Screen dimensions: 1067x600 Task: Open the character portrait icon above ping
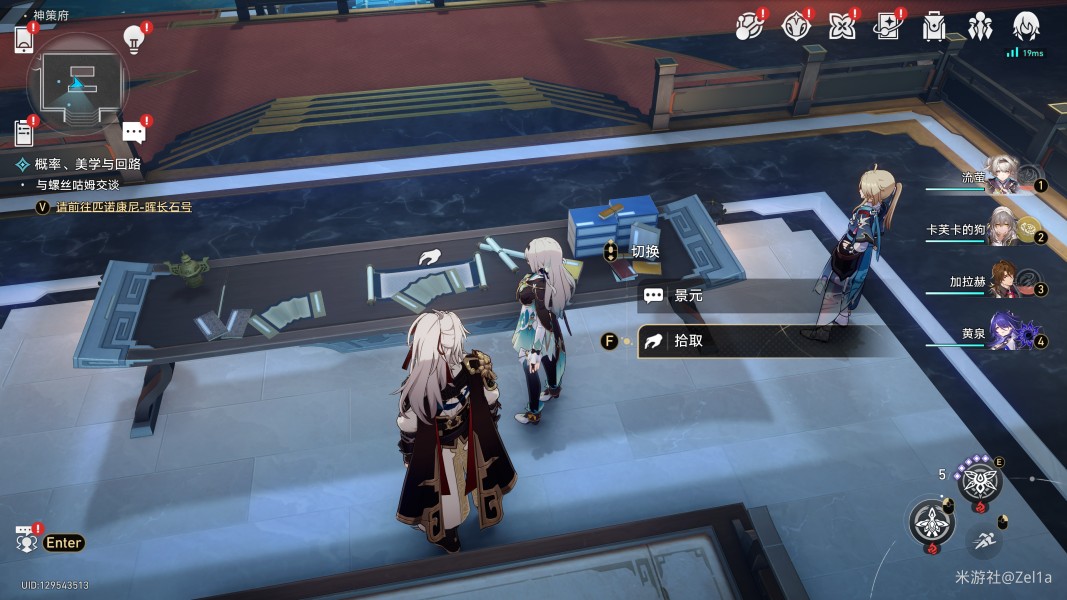point(1027,26)
